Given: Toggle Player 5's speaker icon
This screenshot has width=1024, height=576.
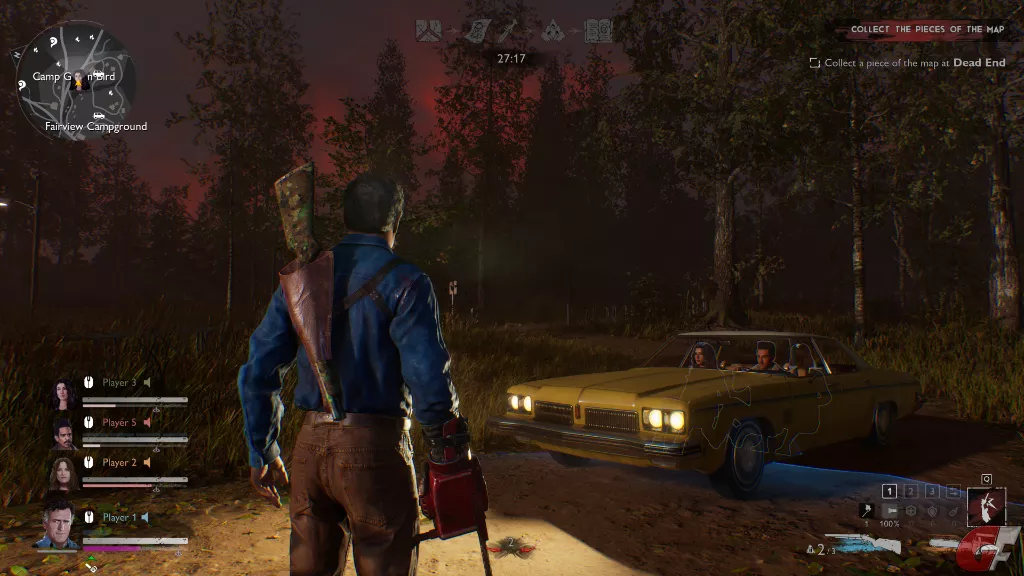Looking at the screenshot, I should click(x=147, y=423).
